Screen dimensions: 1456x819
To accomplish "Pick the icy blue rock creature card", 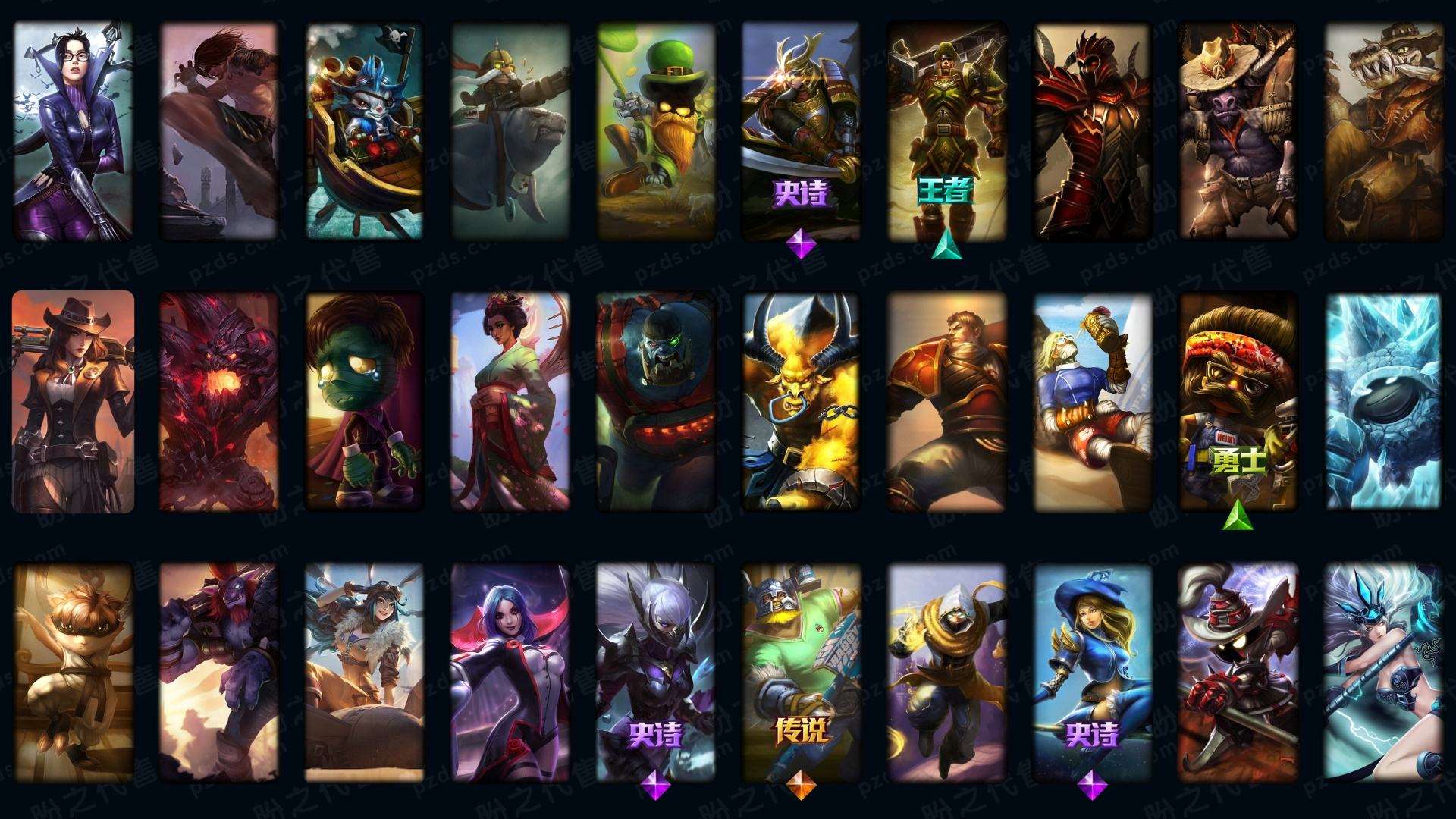I will 1383,402.
